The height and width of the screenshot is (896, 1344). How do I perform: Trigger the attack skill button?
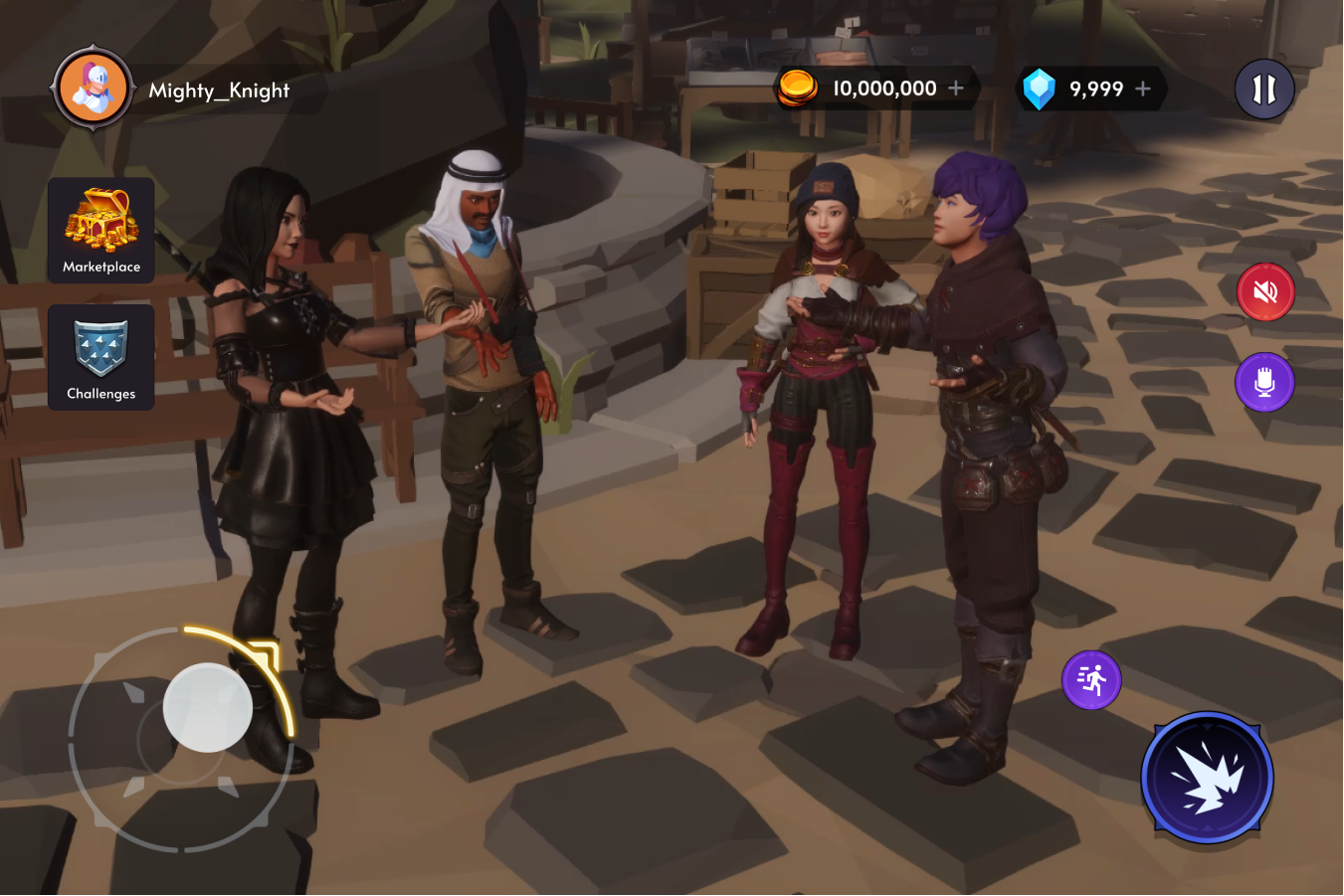[1206, 779]
